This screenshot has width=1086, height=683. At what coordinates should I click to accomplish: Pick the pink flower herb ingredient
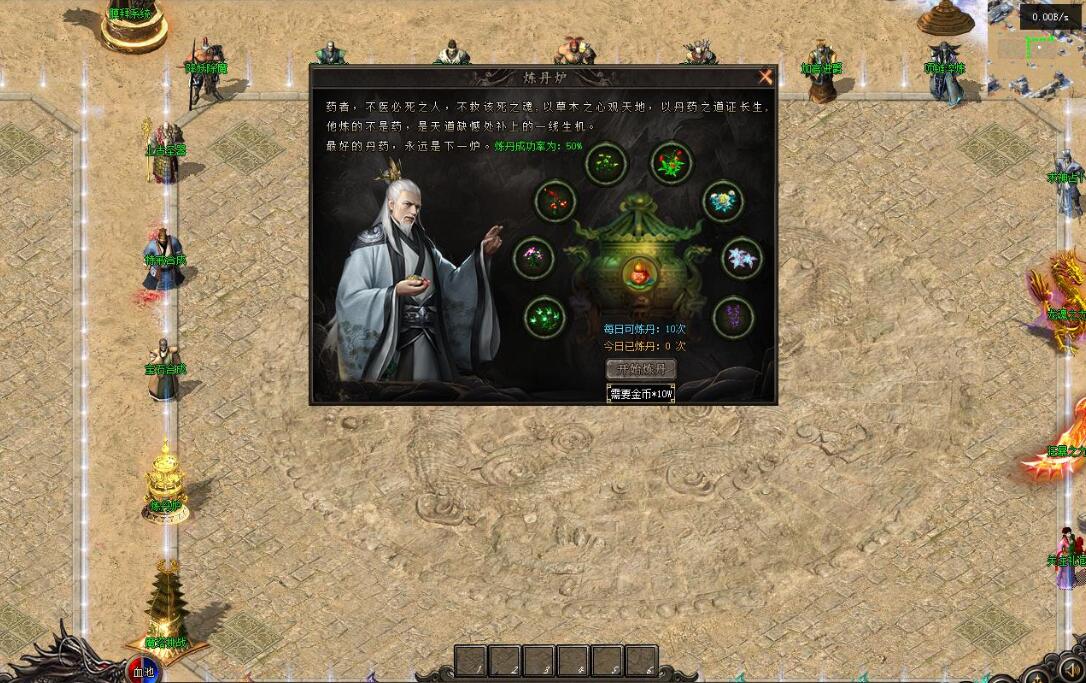click(534, 258)
